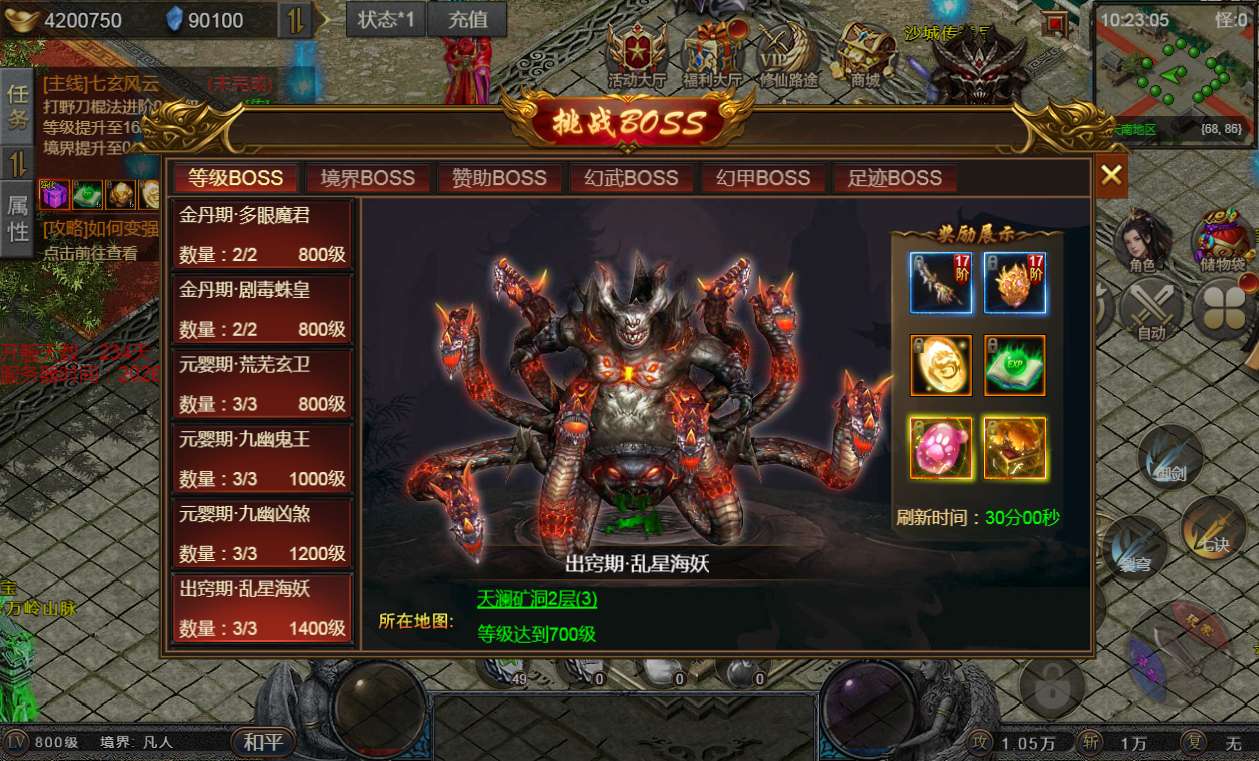Show the 幻甲BOSS tab

click(763, 178)
